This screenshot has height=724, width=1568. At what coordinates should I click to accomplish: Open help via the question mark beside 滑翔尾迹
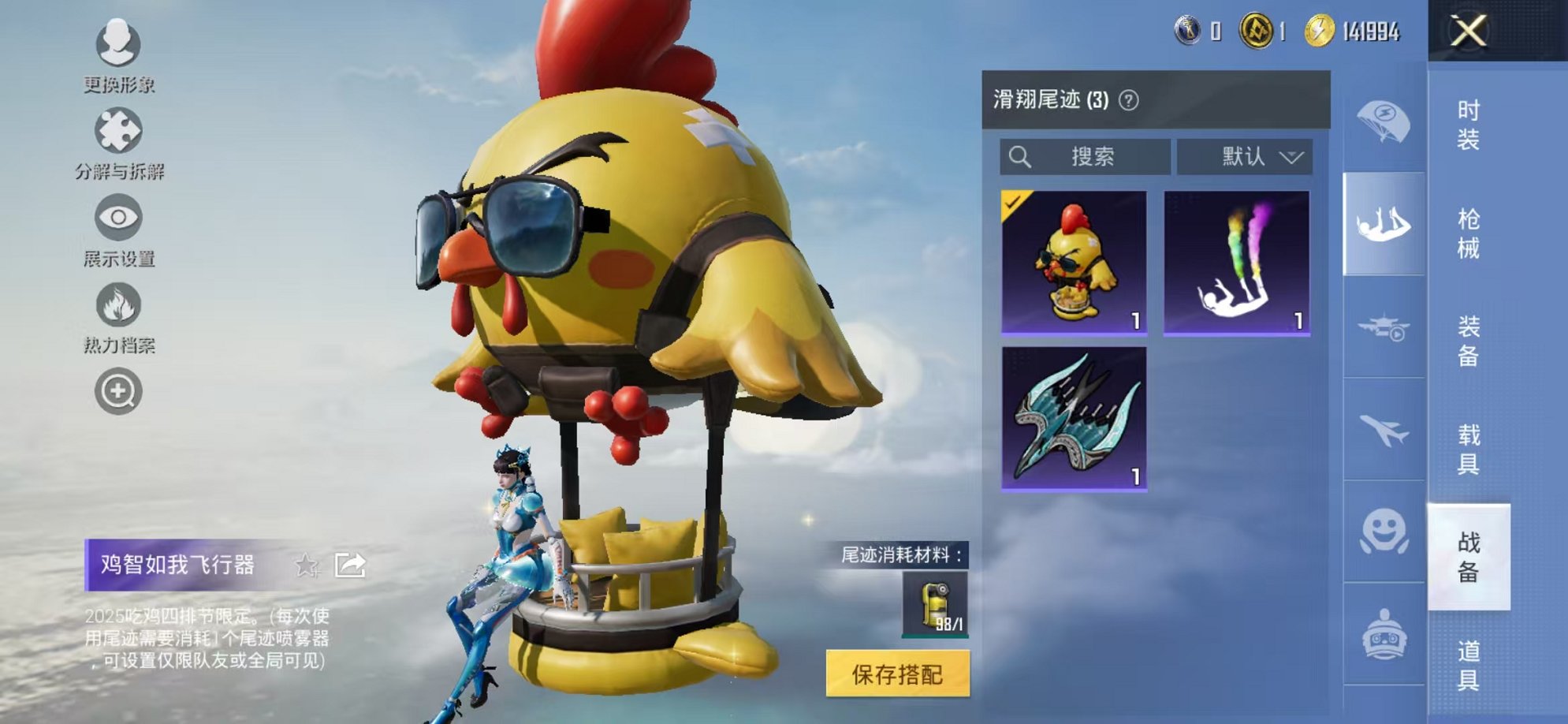coord(1130,101)
